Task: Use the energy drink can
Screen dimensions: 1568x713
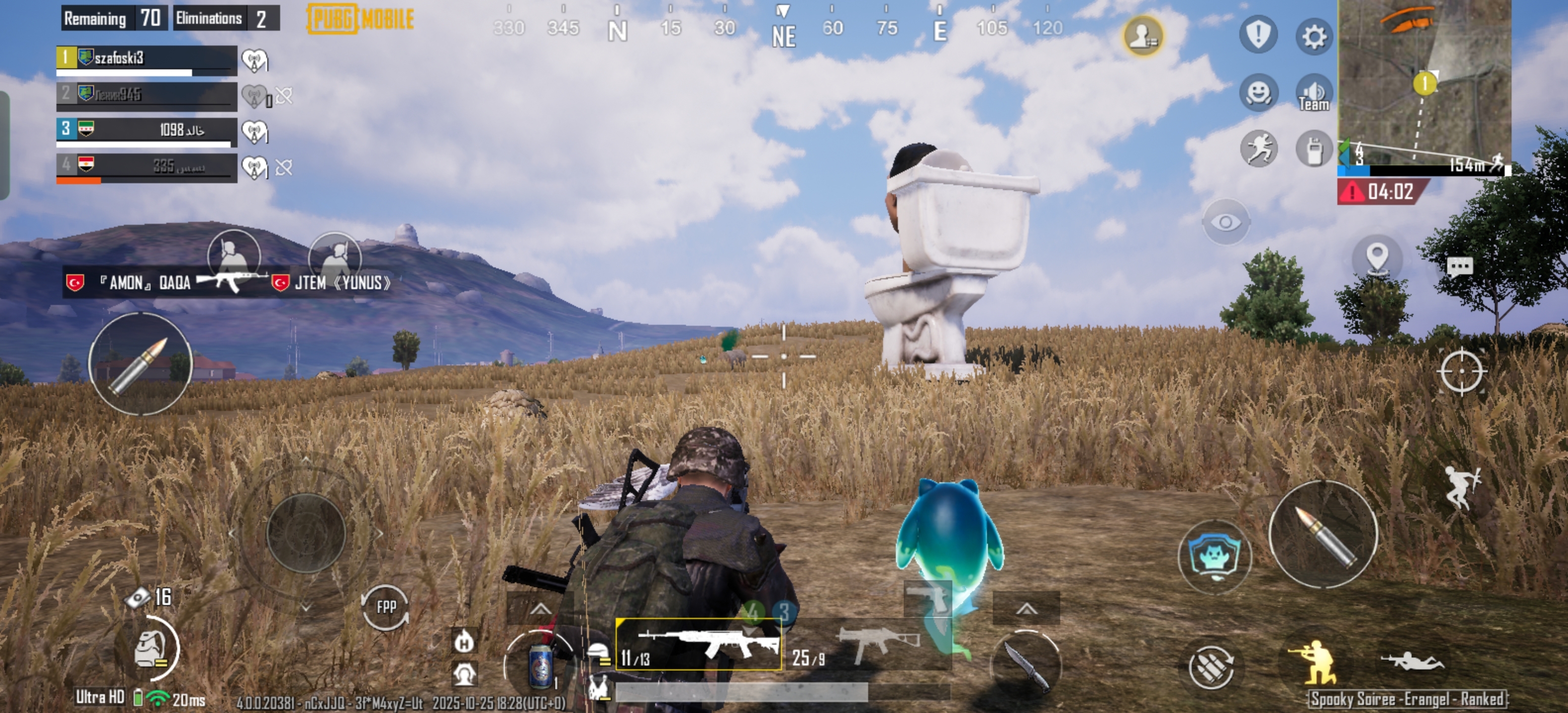Action: tap(540, 664)
